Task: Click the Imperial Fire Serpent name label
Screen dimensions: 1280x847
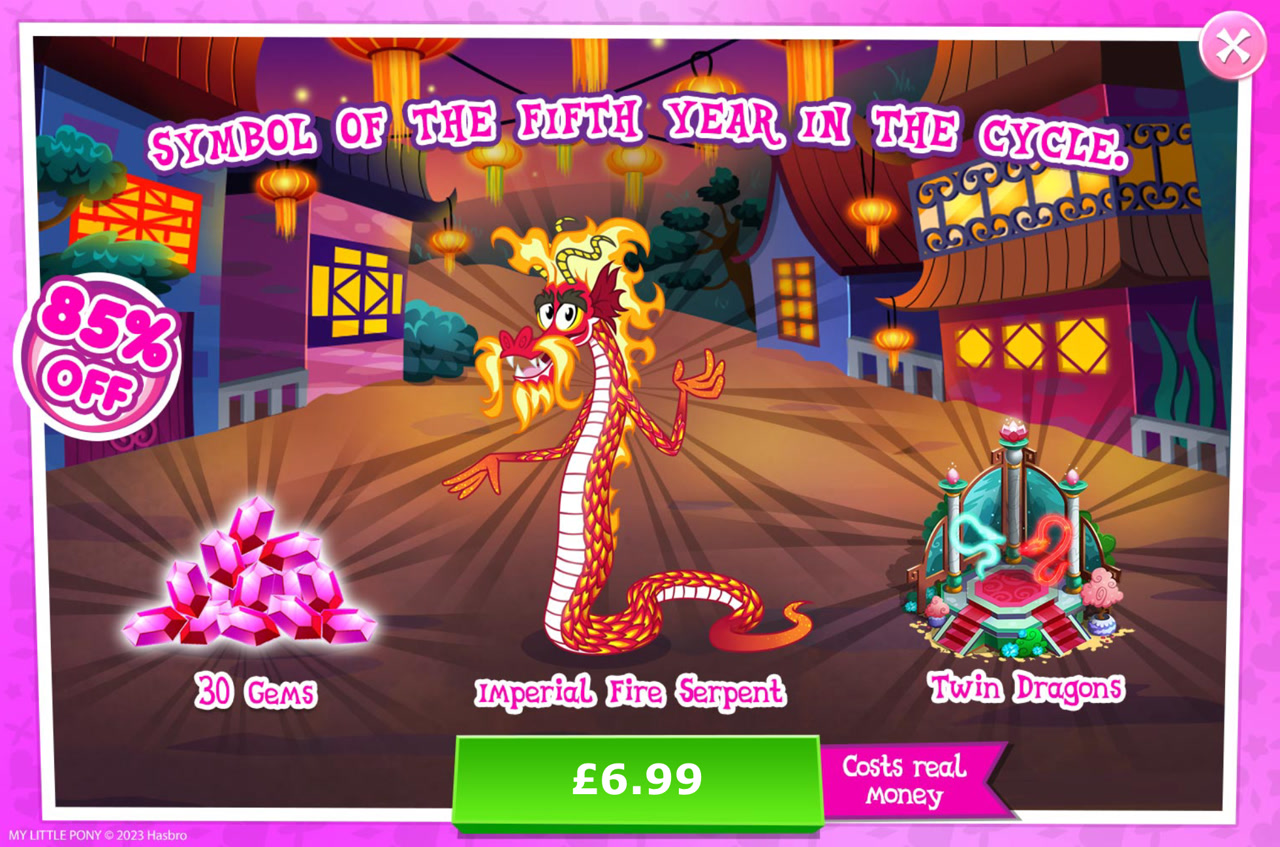Action: tap(632, 692)
